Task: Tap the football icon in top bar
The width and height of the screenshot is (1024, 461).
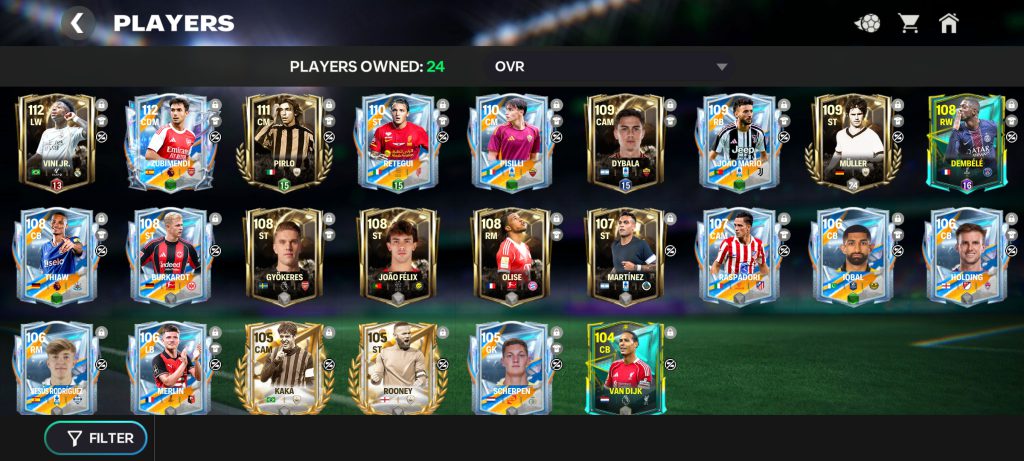Action: point(867,23)
